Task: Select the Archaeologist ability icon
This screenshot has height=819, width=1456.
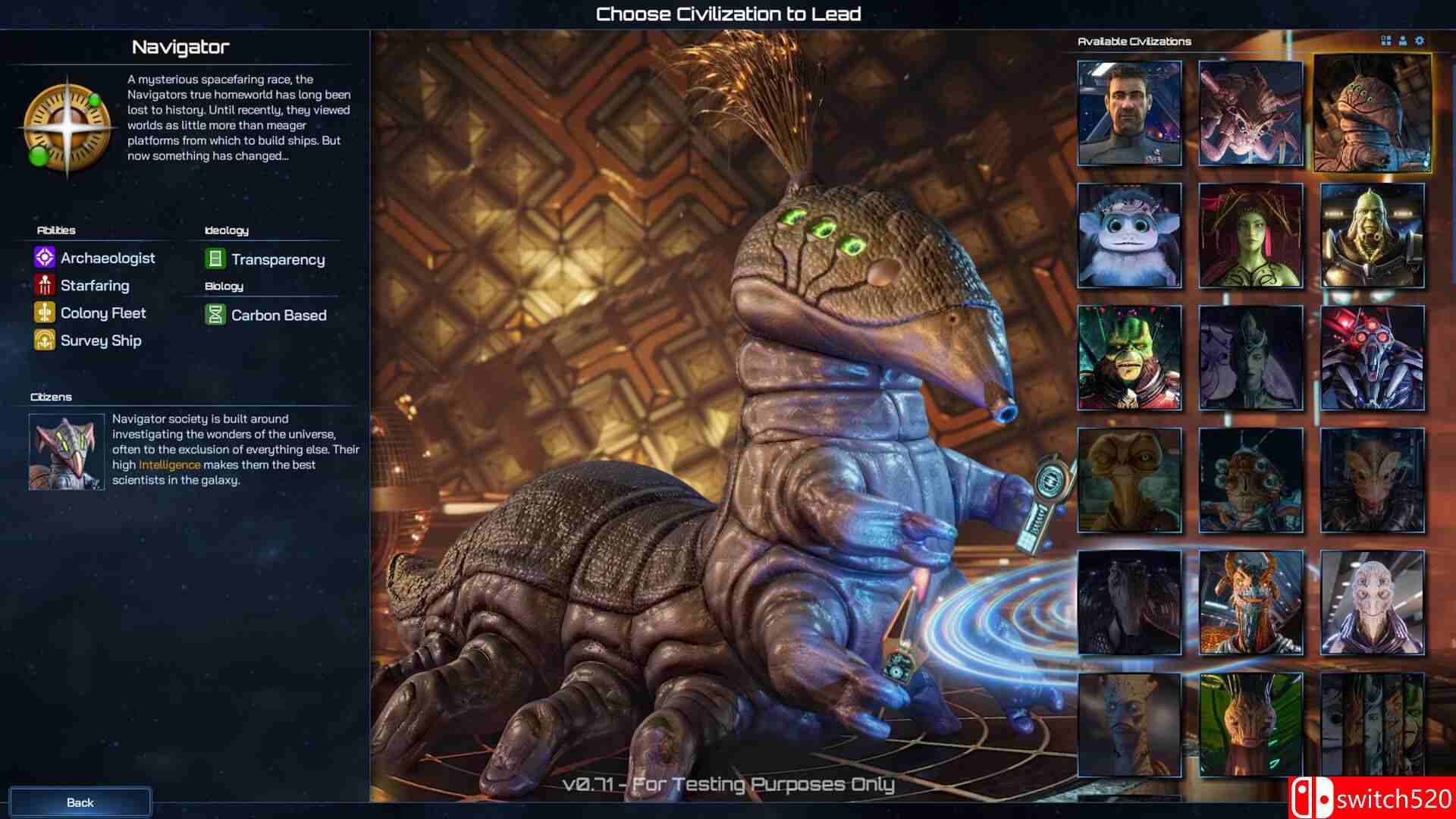Action: click(x=44, y=258)
